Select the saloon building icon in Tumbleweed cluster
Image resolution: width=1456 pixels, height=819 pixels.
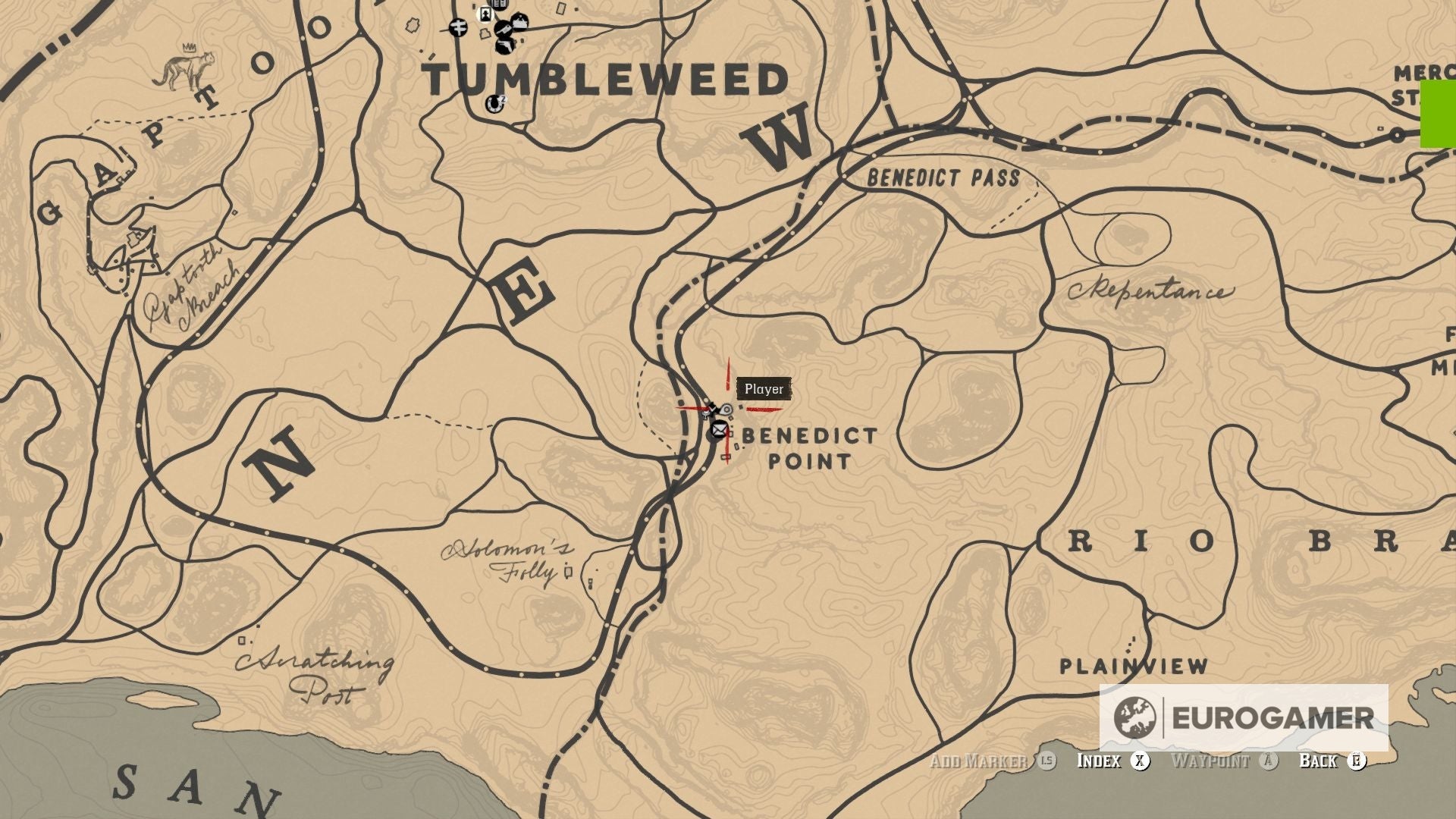tap(519, 22)
